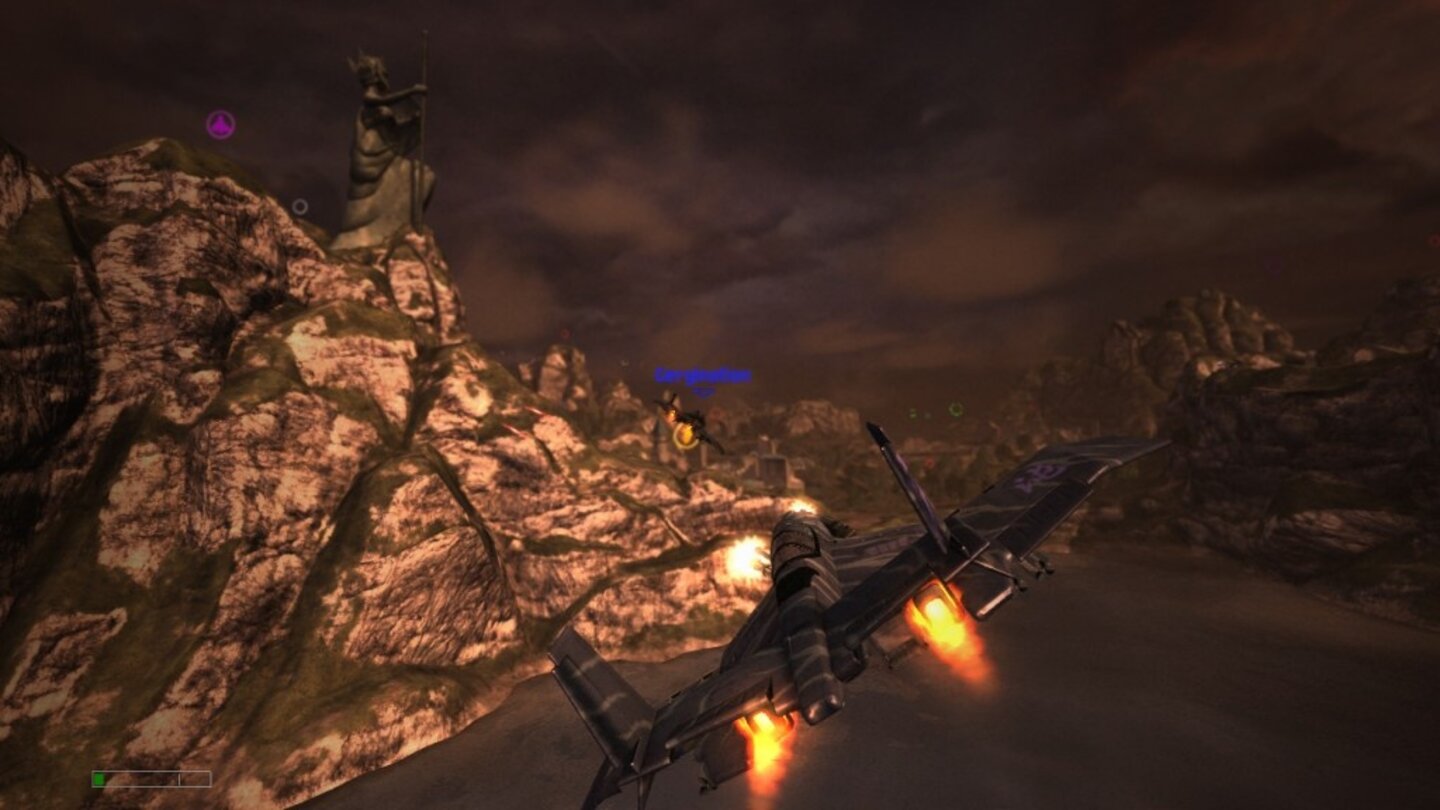Screen dimensions: 1440x810
Task: Select the boost meter section of the bar
Action: (195, 777)
